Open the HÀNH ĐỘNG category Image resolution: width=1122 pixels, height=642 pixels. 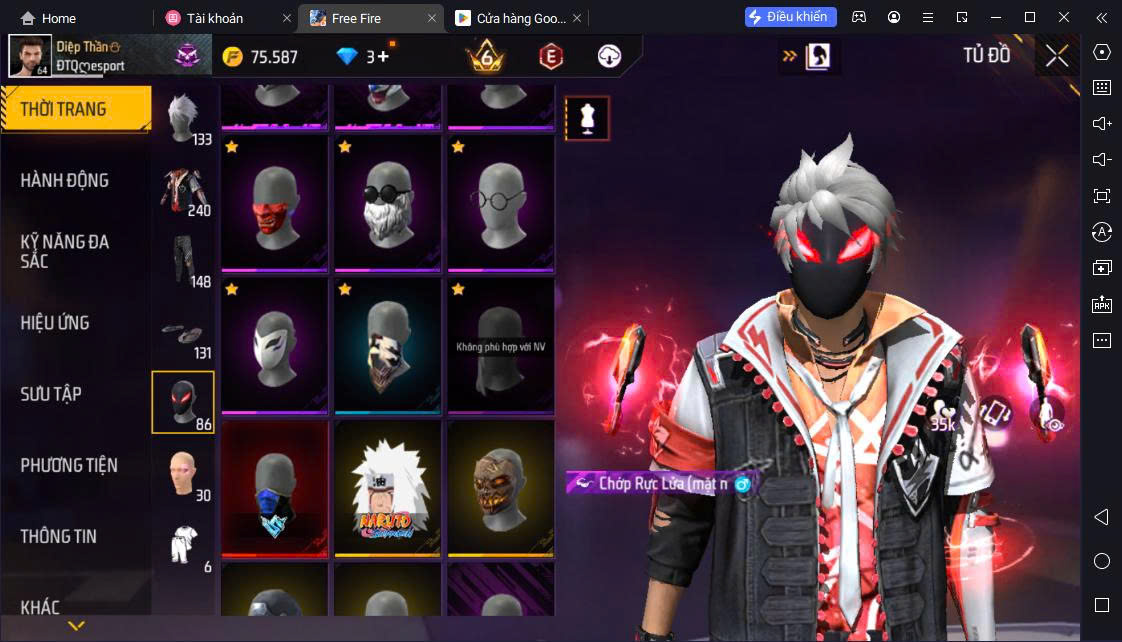pyautogui.click(x=65, y=180)
